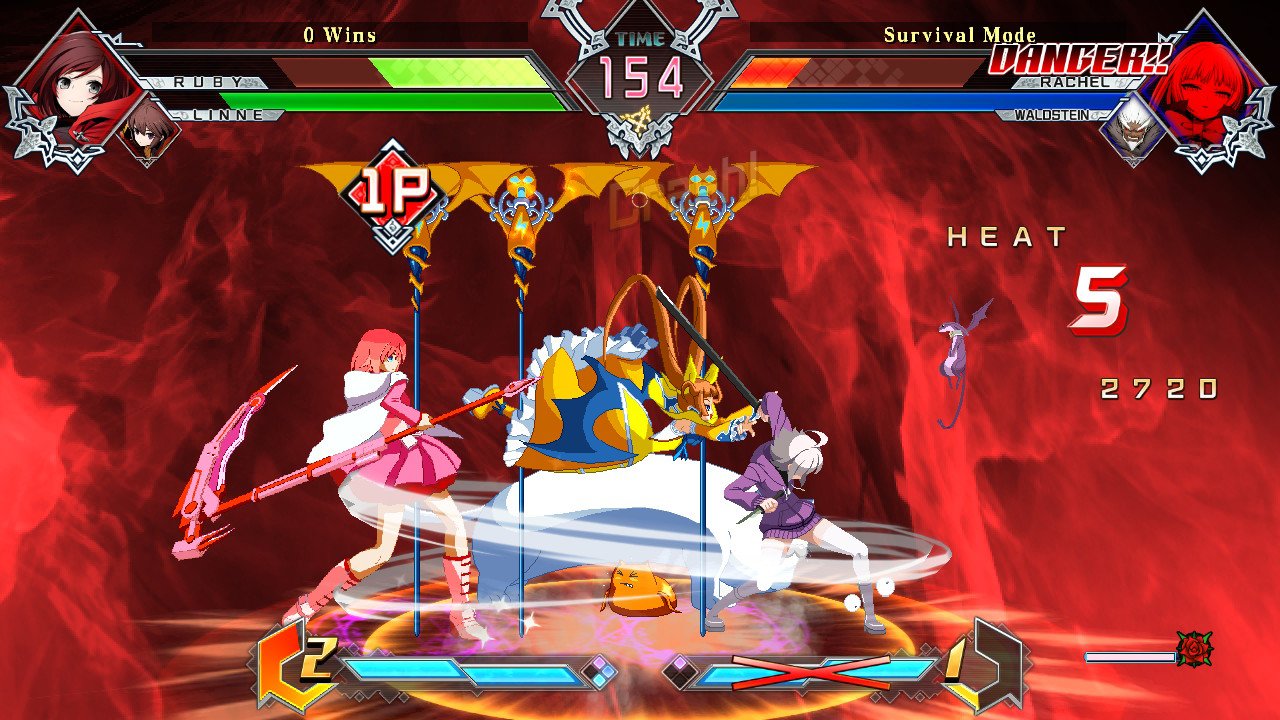
Task: Select Linne's partner portrait
Action: (x=148, y=128)
